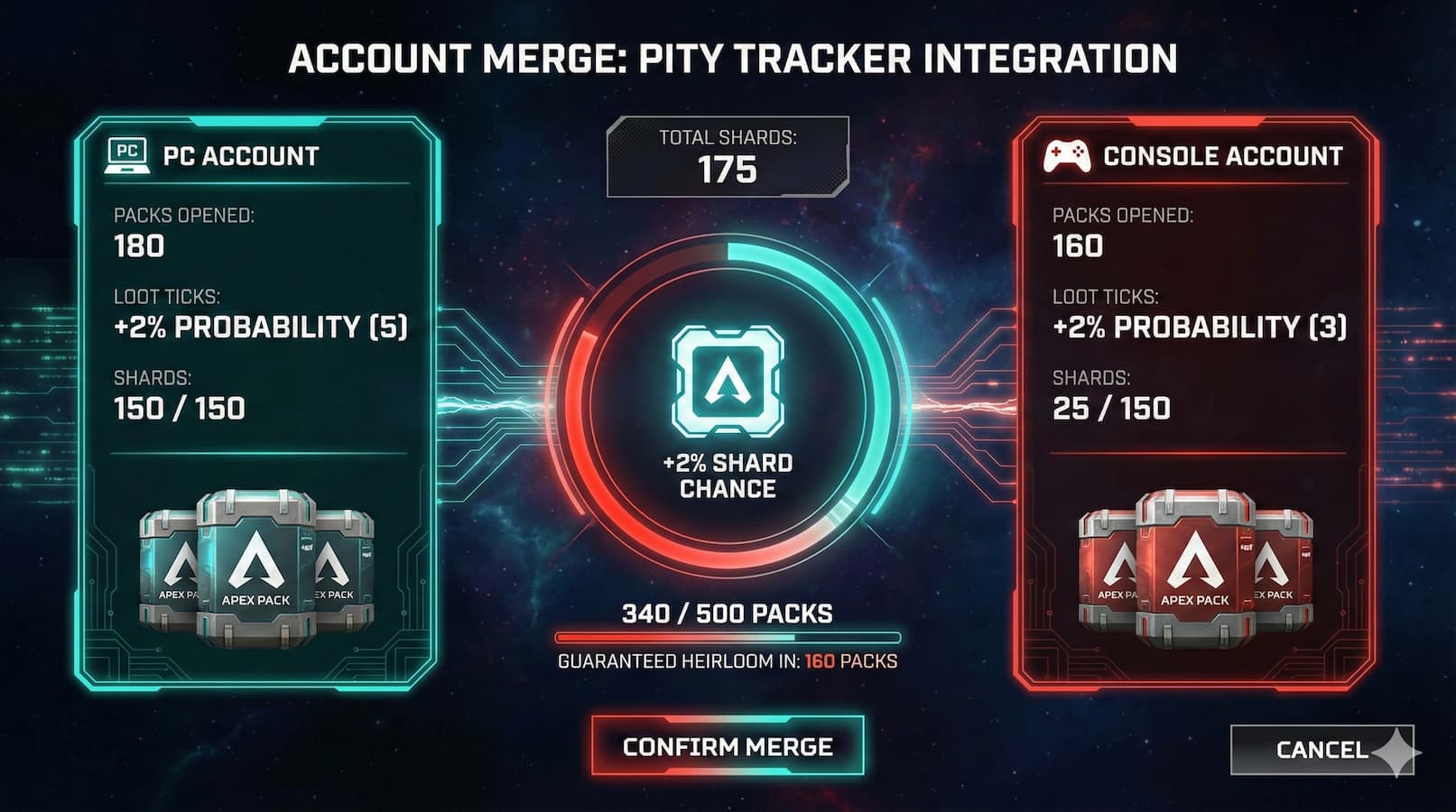The height and width of the screenshot is (812, 1456).
Task: Click Cancel to abort the merge
Action: (1322, 748)
